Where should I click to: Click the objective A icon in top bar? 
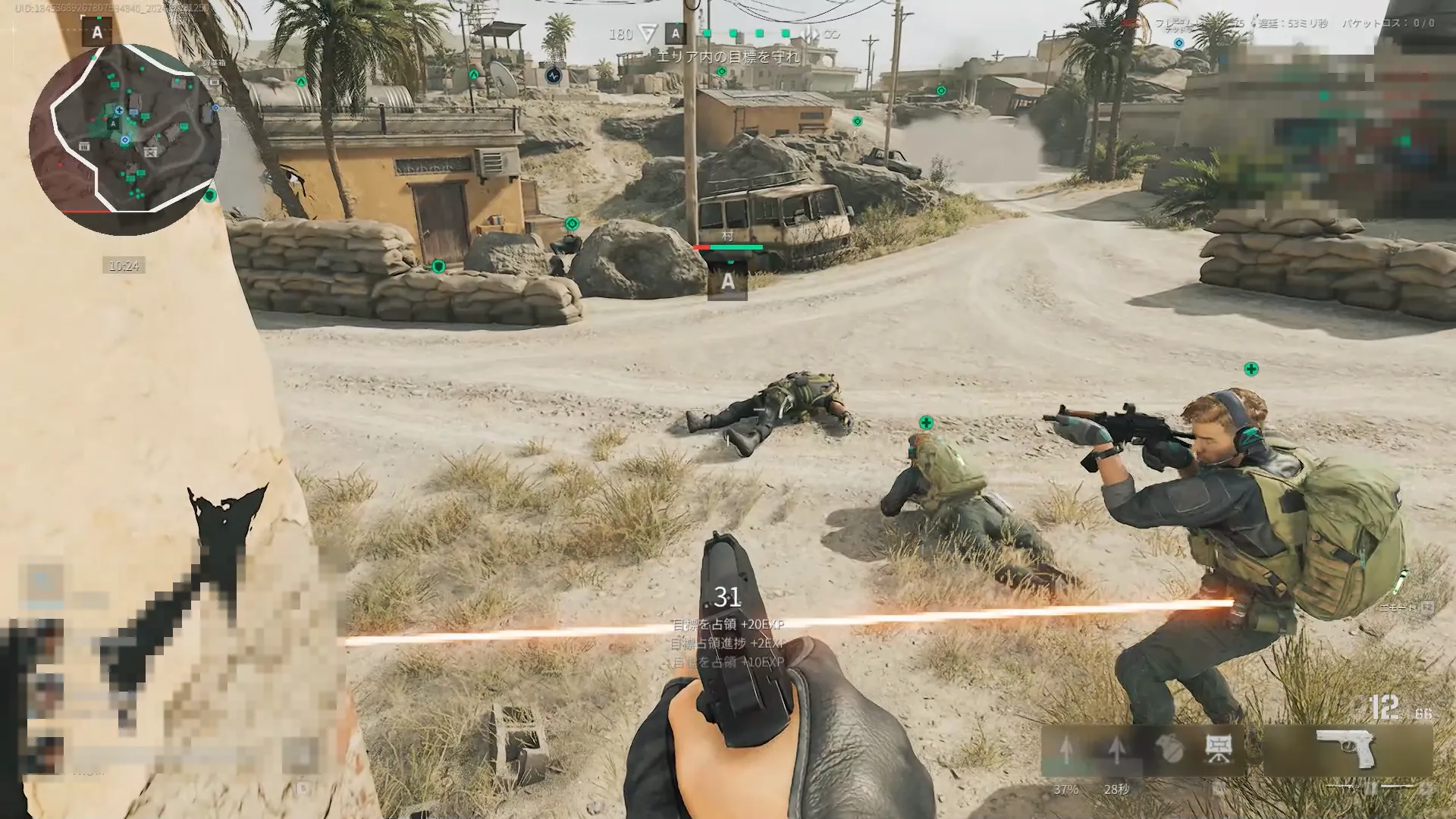pyautogui.click(x=675, y=33)
